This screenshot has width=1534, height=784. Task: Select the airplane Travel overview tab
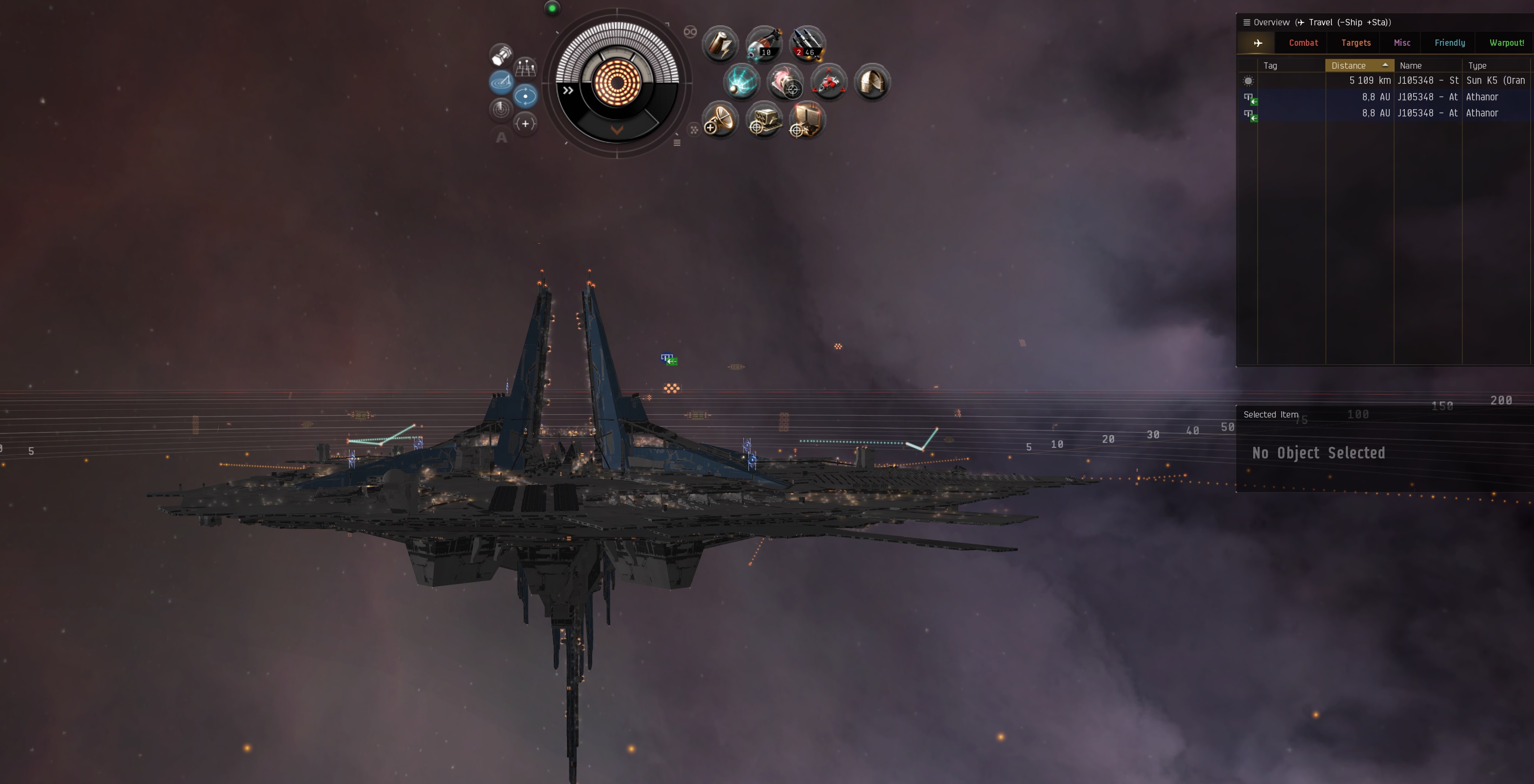pos(1258,43)
